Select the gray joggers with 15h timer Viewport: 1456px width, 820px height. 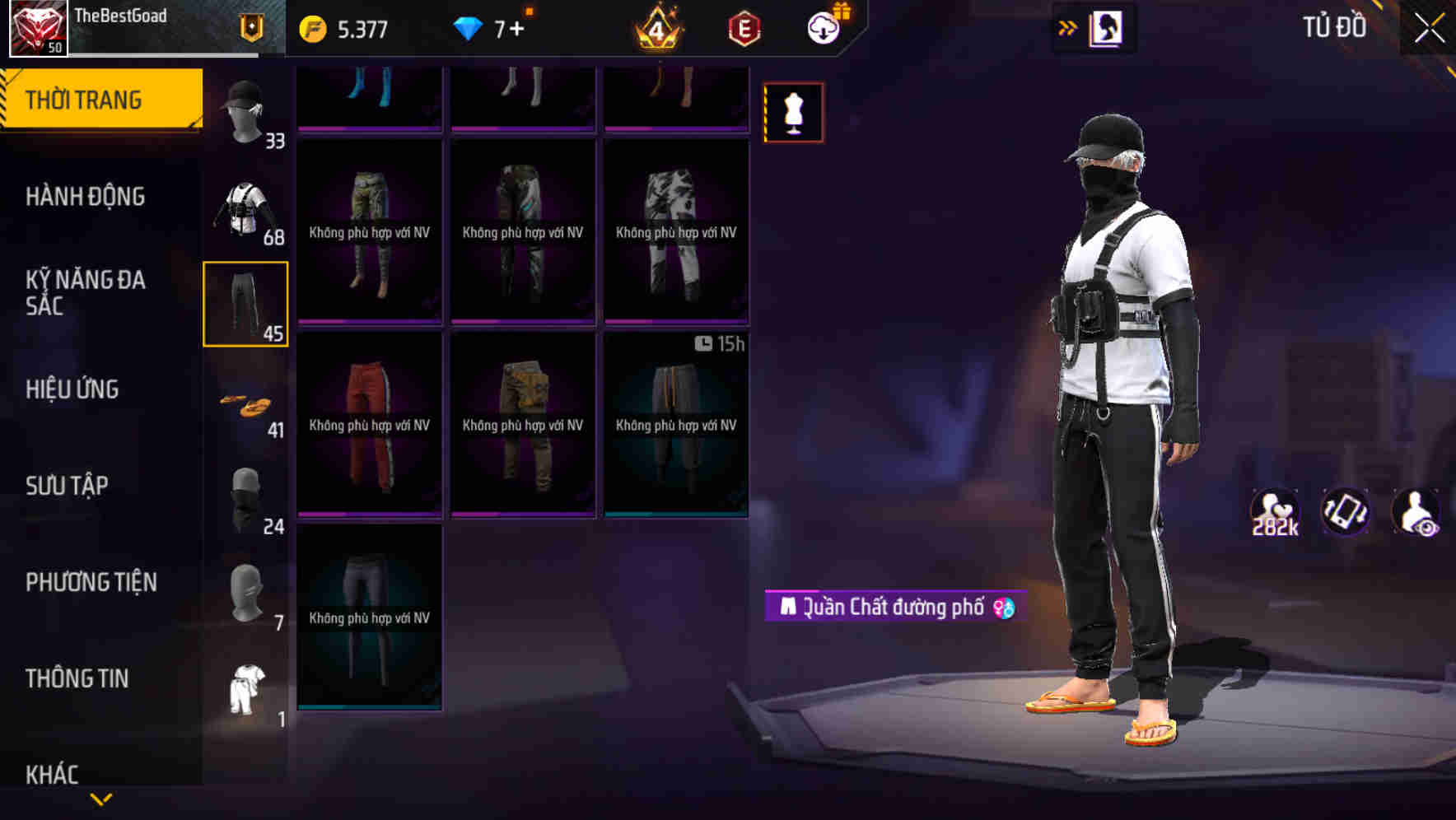coord(675,426)
